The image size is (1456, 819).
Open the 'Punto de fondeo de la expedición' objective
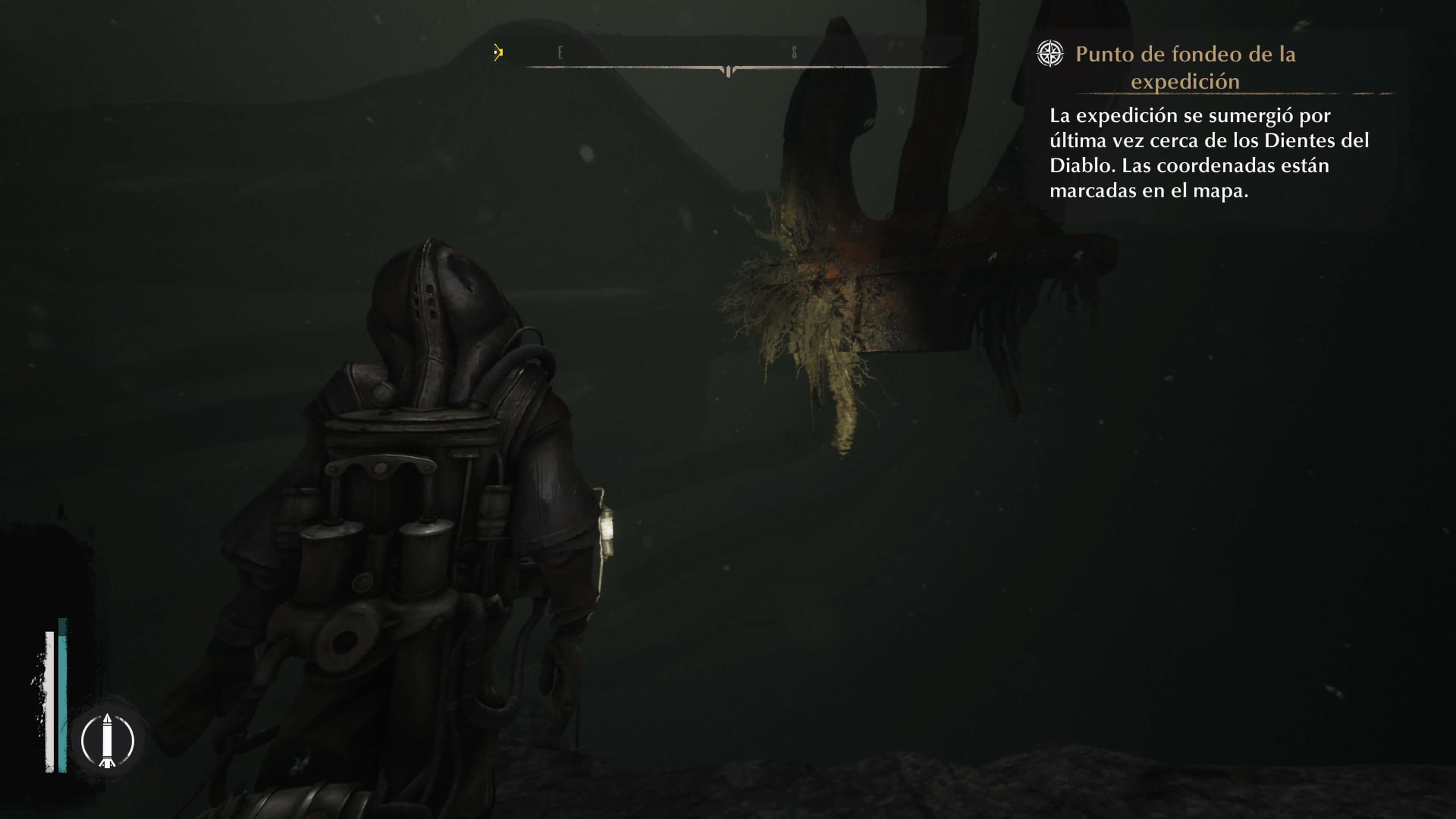pos(1185,67)
